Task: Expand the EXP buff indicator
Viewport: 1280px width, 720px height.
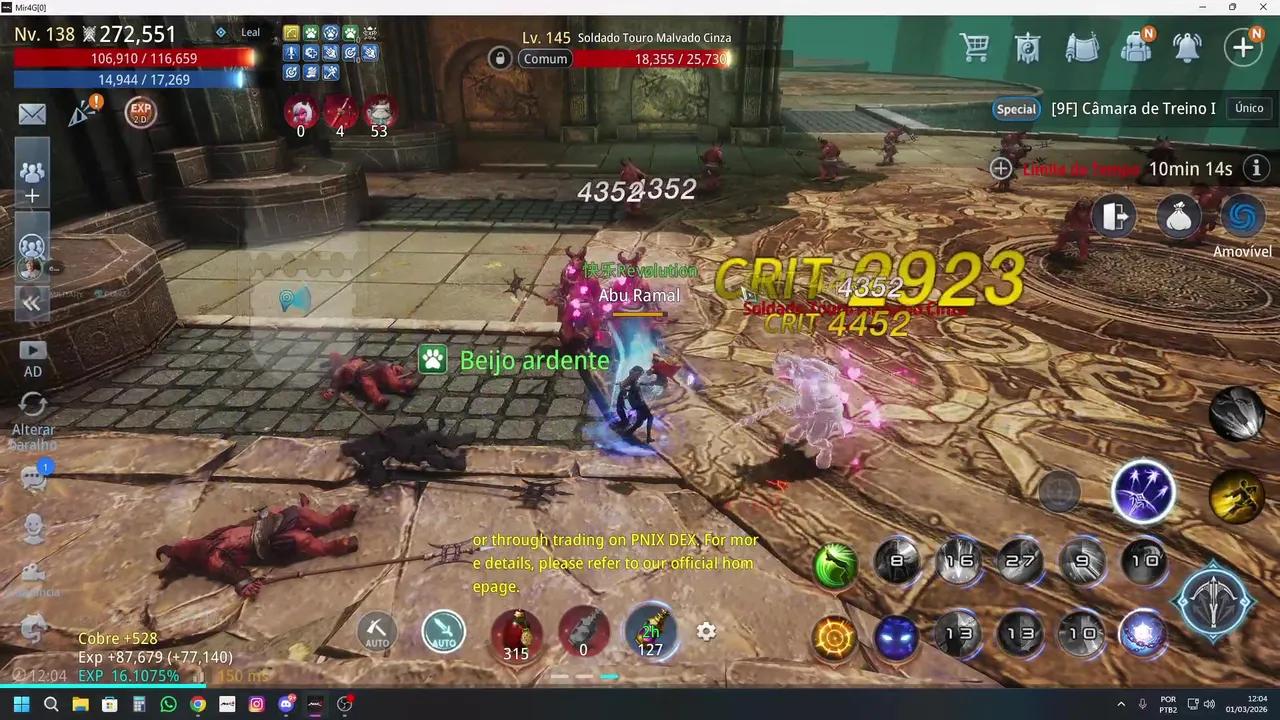Action: pyautogui.click(x=140, y=112)
